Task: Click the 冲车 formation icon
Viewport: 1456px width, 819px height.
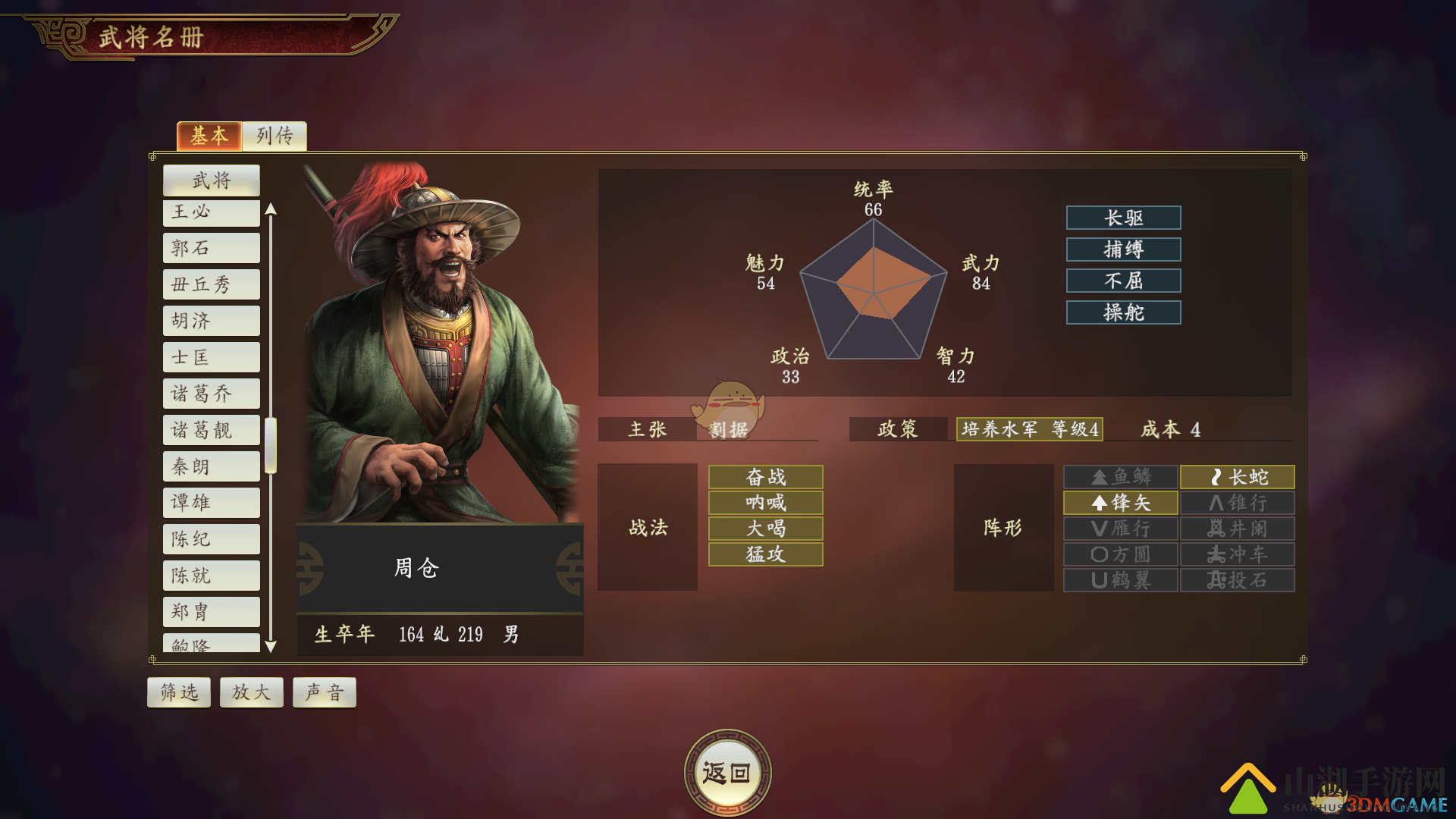Action: 1237,554
